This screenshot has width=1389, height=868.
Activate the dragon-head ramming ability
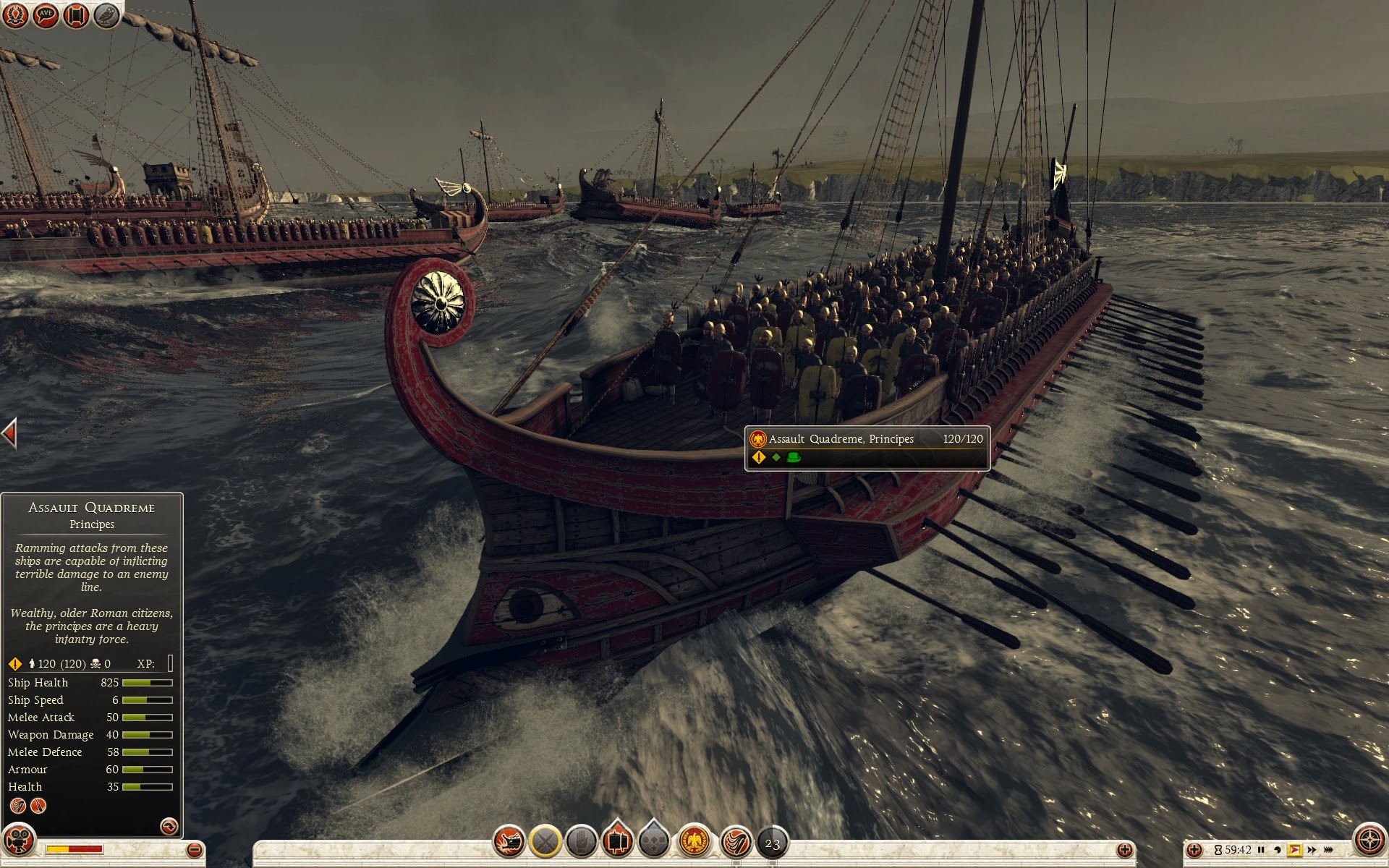pos(509,842)
